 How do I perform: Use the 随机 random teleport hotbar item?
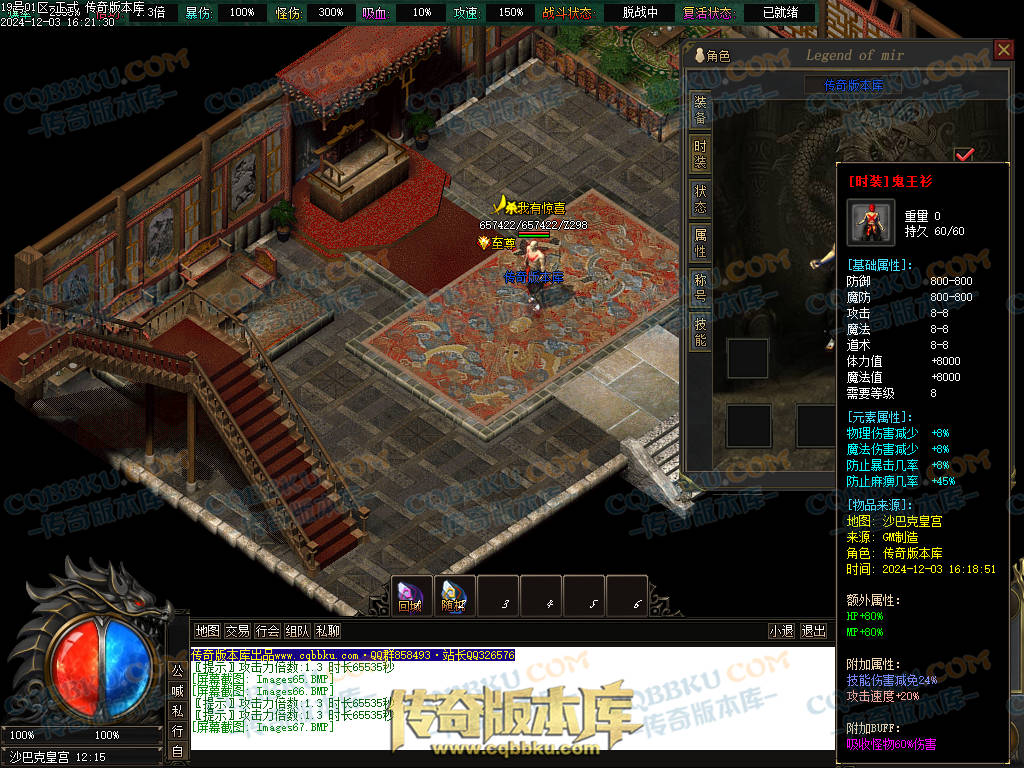tap(454, 596)
